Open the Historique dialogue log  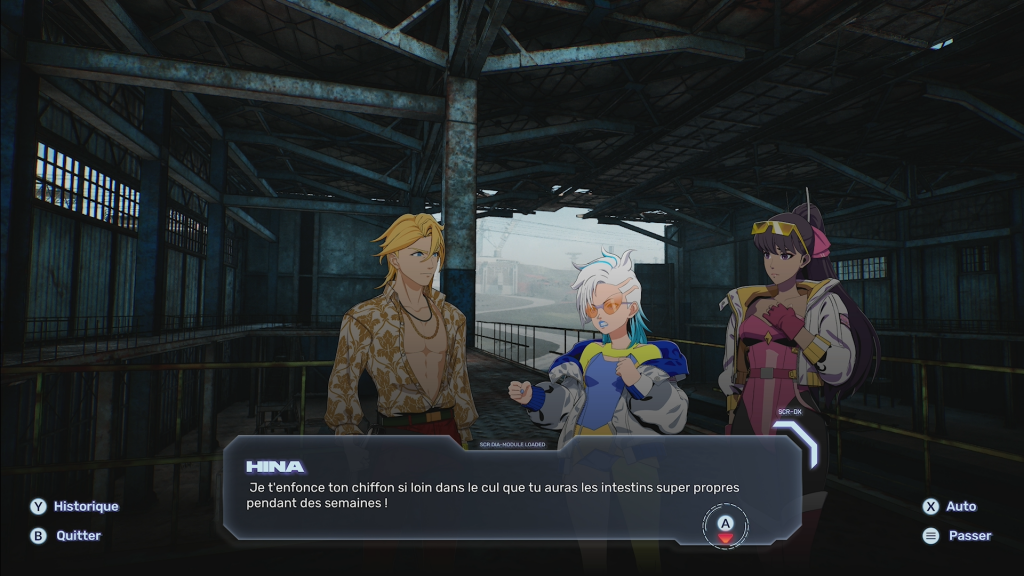coord(75,506)
